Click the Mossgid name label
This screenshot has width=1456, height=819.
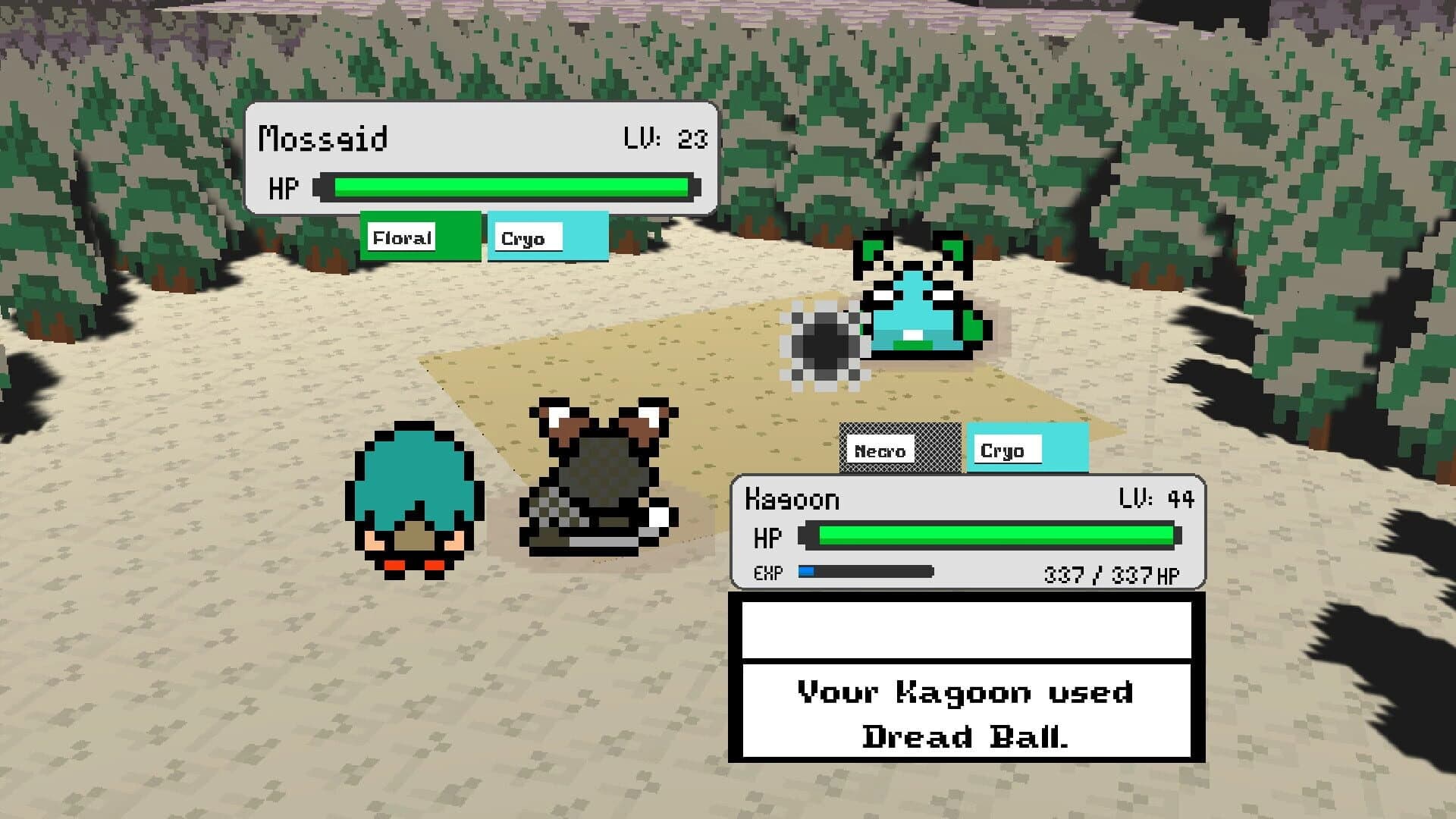tap(325, 136)
